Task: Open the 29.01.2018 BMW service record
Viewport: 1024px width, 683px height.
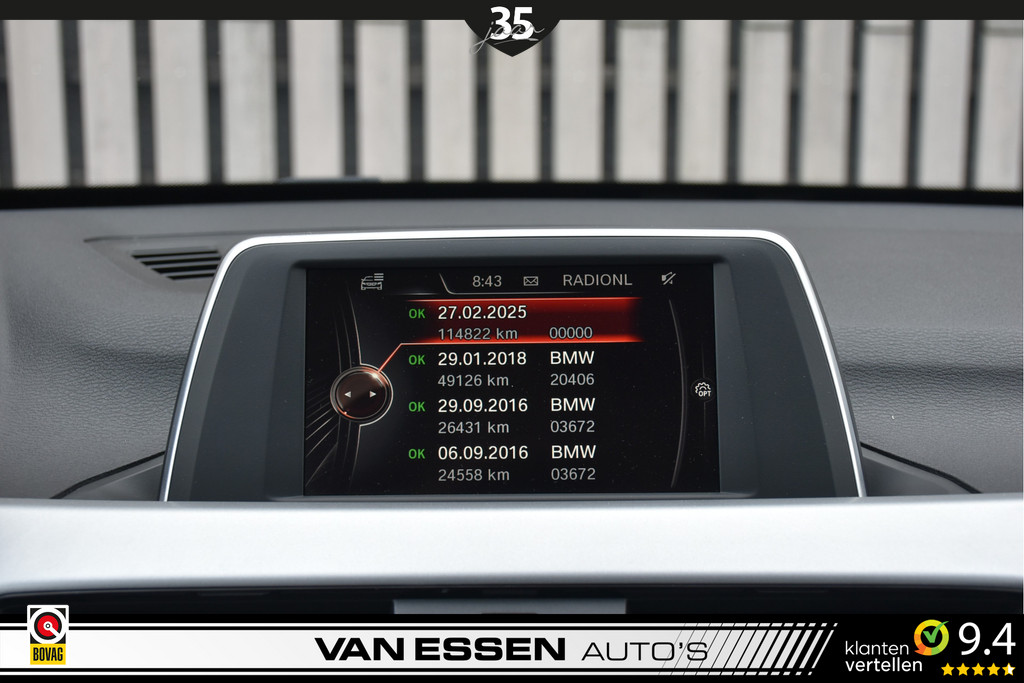Action: pos(515,369)
